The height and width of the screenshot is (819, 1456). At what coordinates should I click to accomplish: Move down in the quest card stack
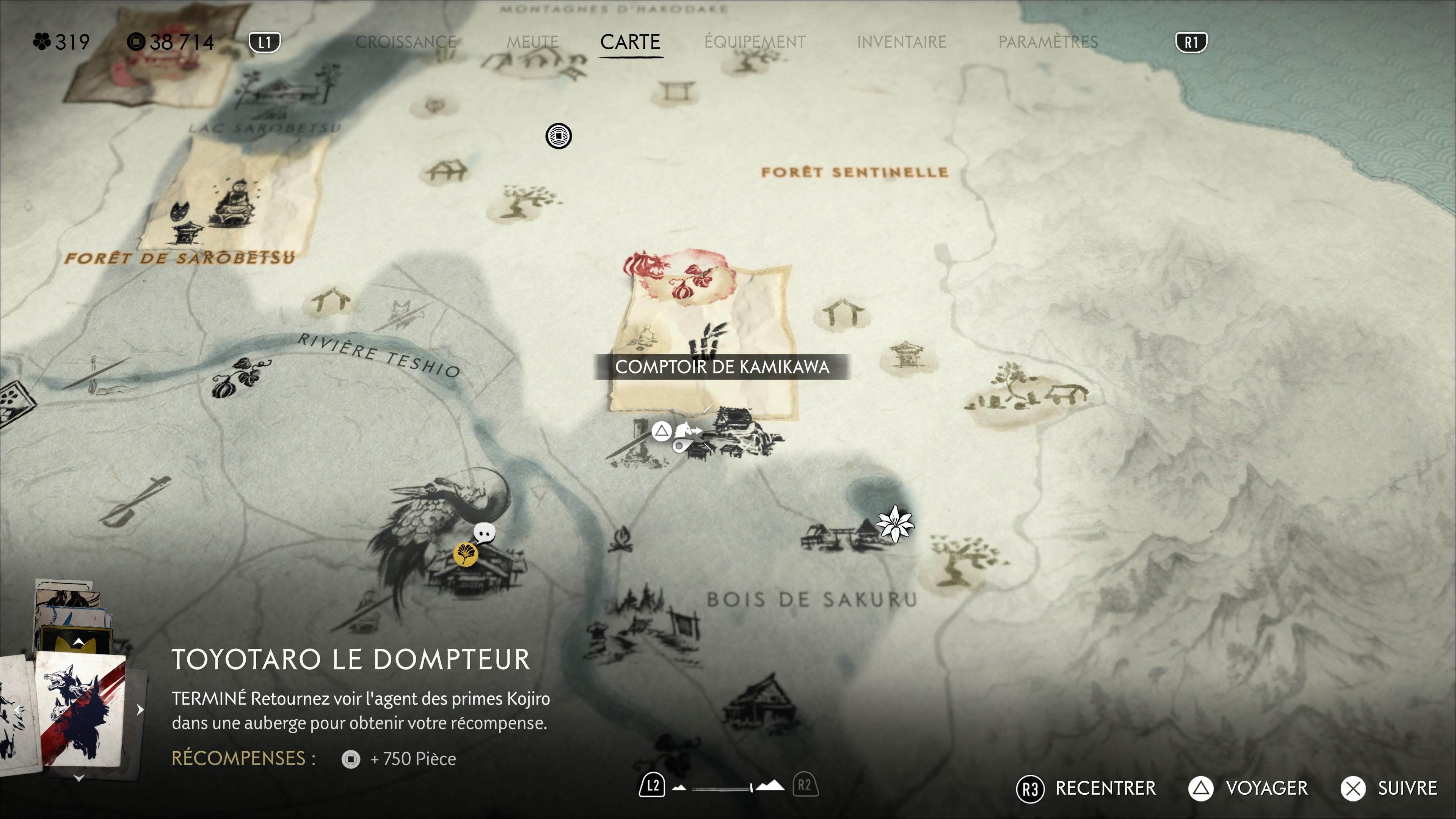tap(79, 779)
